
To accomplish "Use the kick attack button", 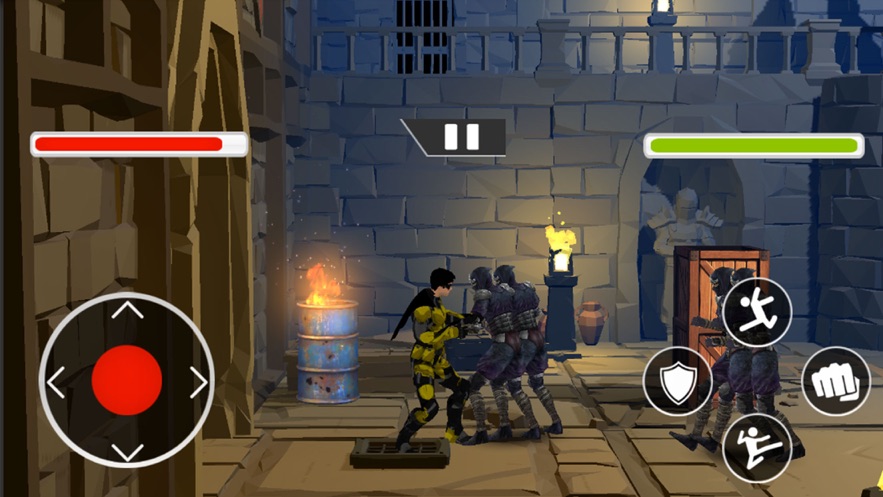I will 757,448.
